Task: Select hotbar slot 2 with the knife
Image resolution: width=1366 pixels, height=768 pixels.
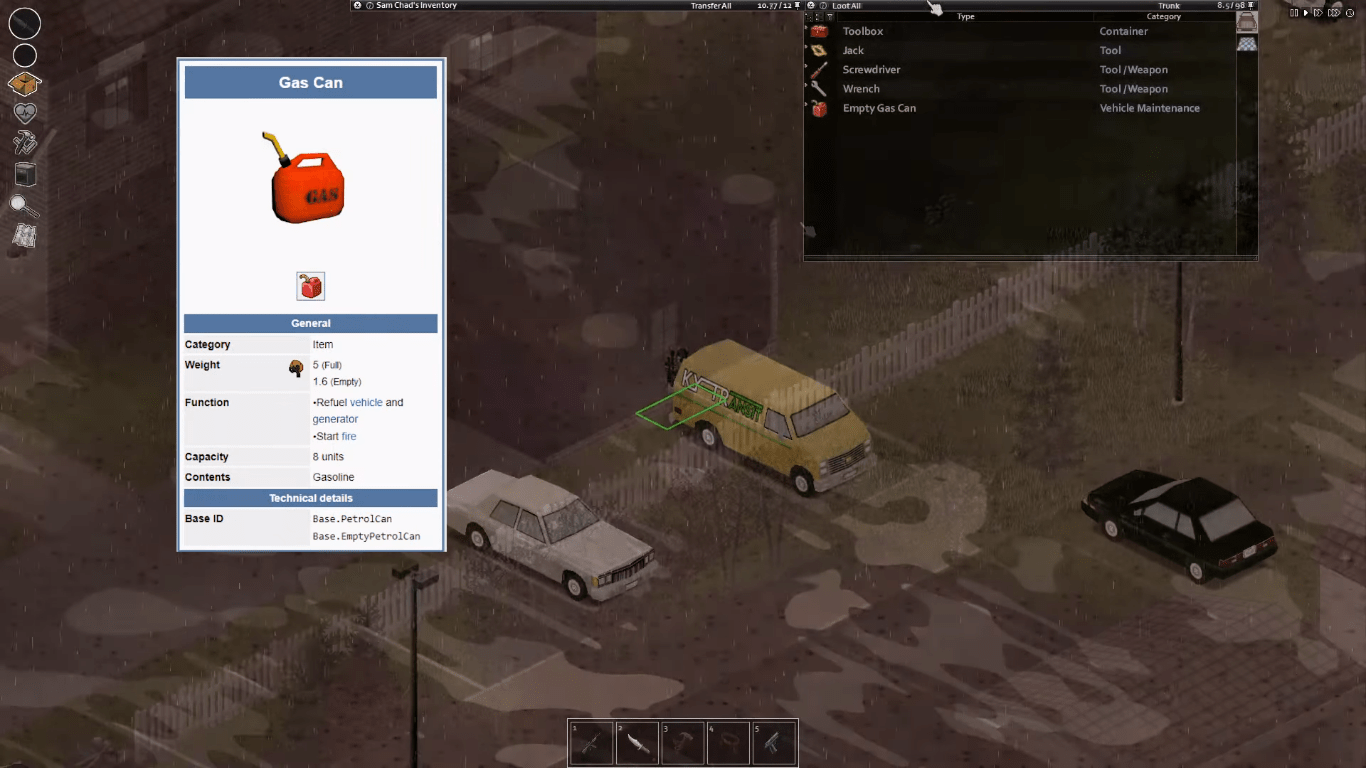Action: 637,741
